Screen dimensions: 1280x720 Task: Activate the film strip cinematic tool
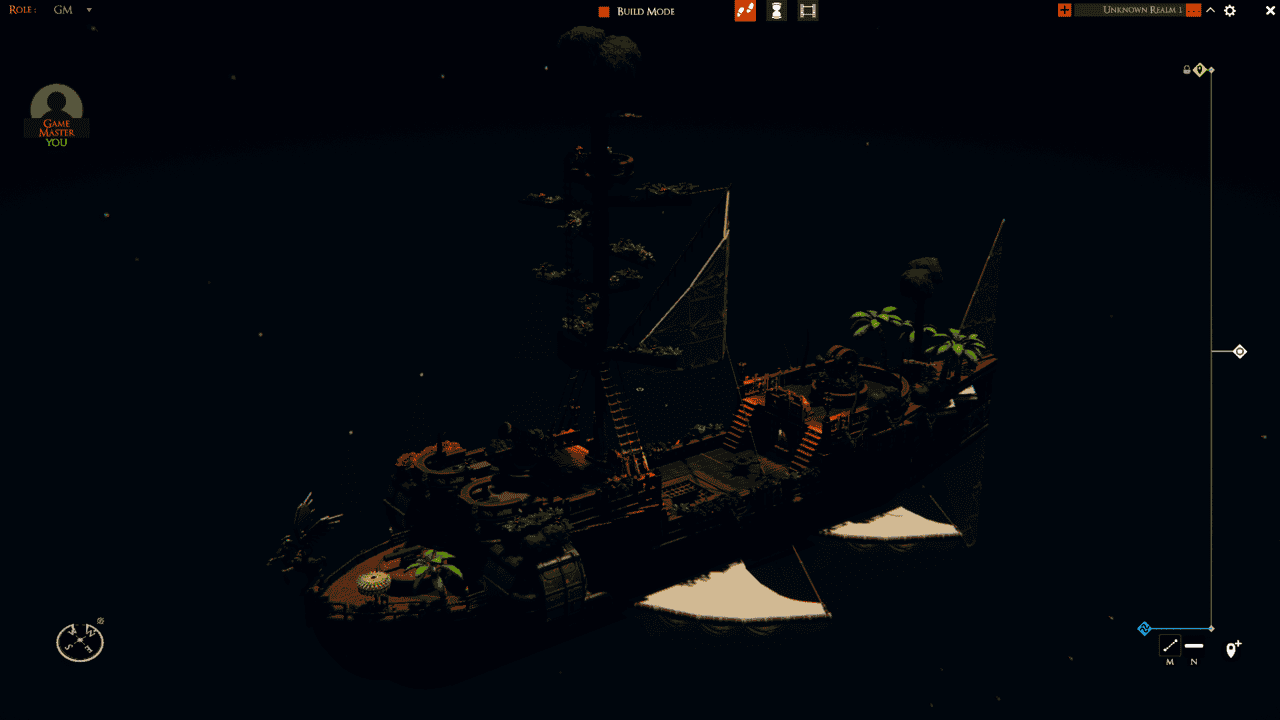point(808,11)
